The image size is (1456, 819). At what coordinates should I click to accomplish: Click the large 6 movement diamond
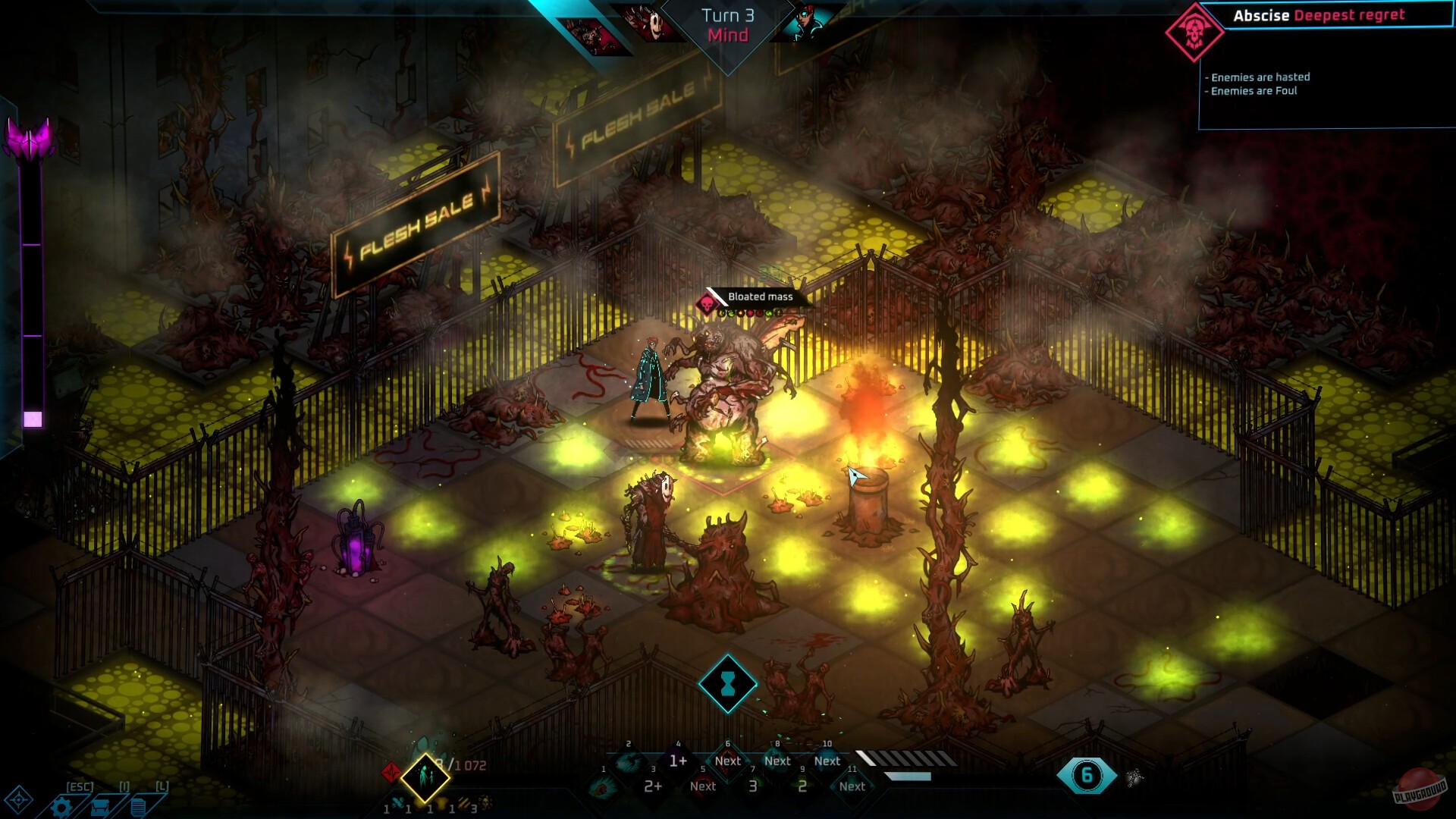[1087, 775]
